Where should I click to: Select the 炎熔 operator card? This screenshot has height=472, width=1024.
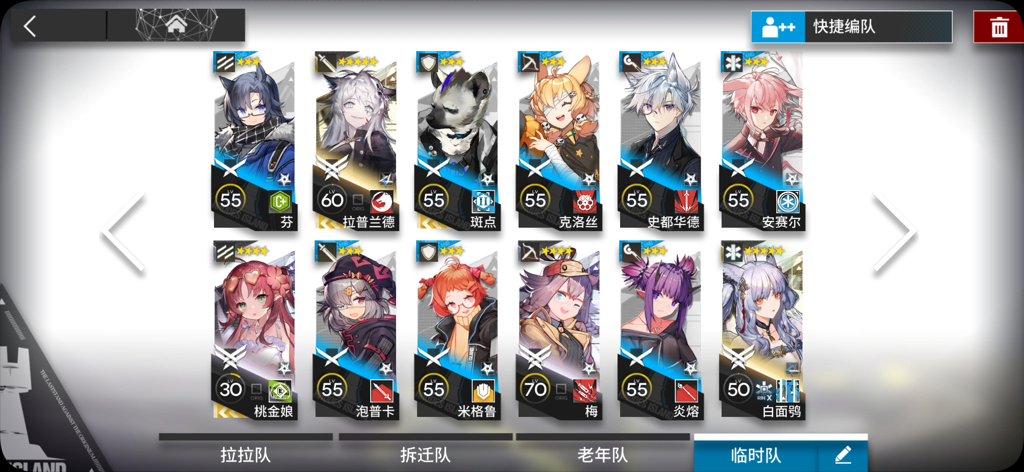point(659,330)
